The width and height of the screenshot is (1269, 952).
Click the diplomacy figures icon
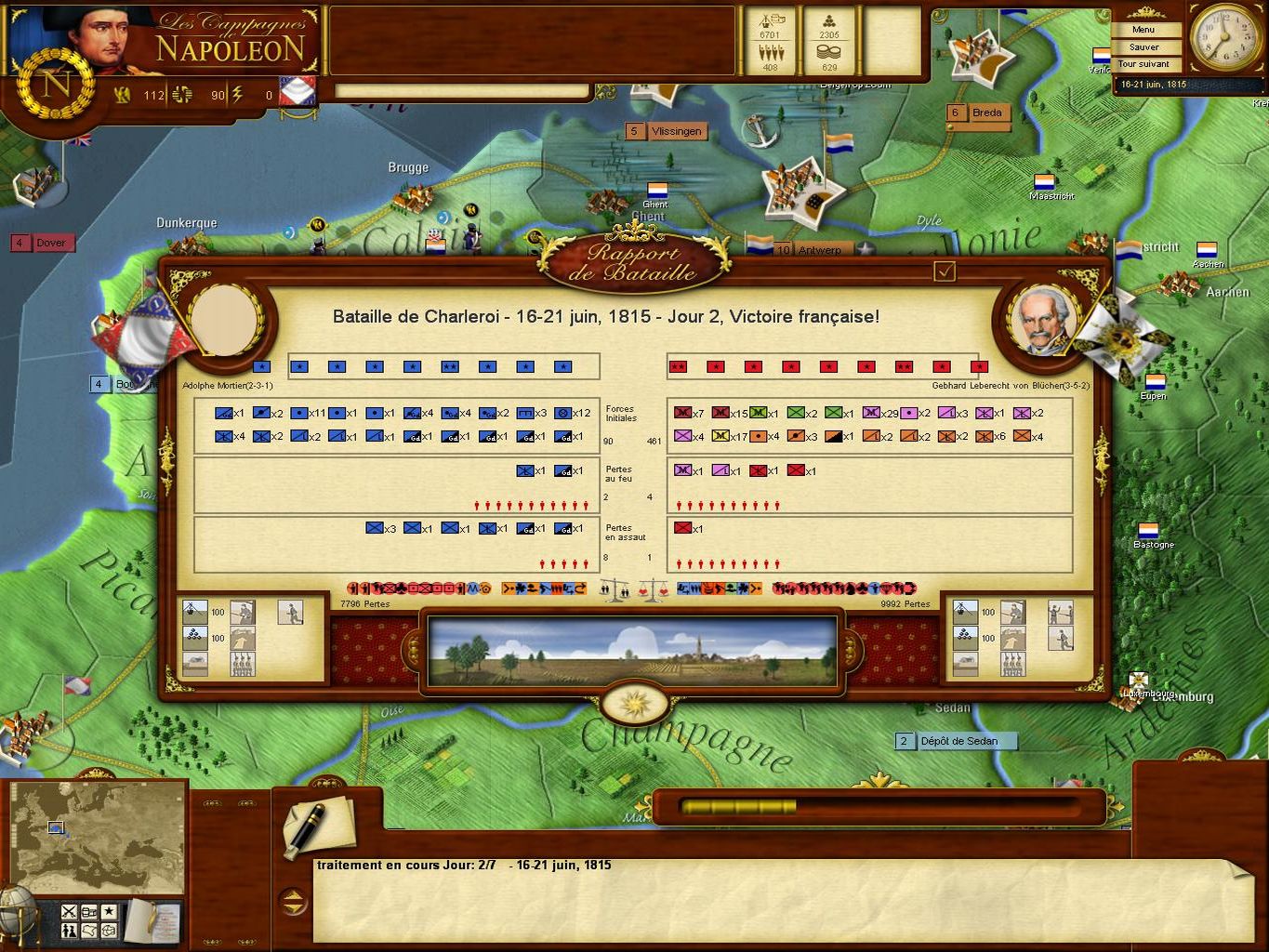[70, 931]
